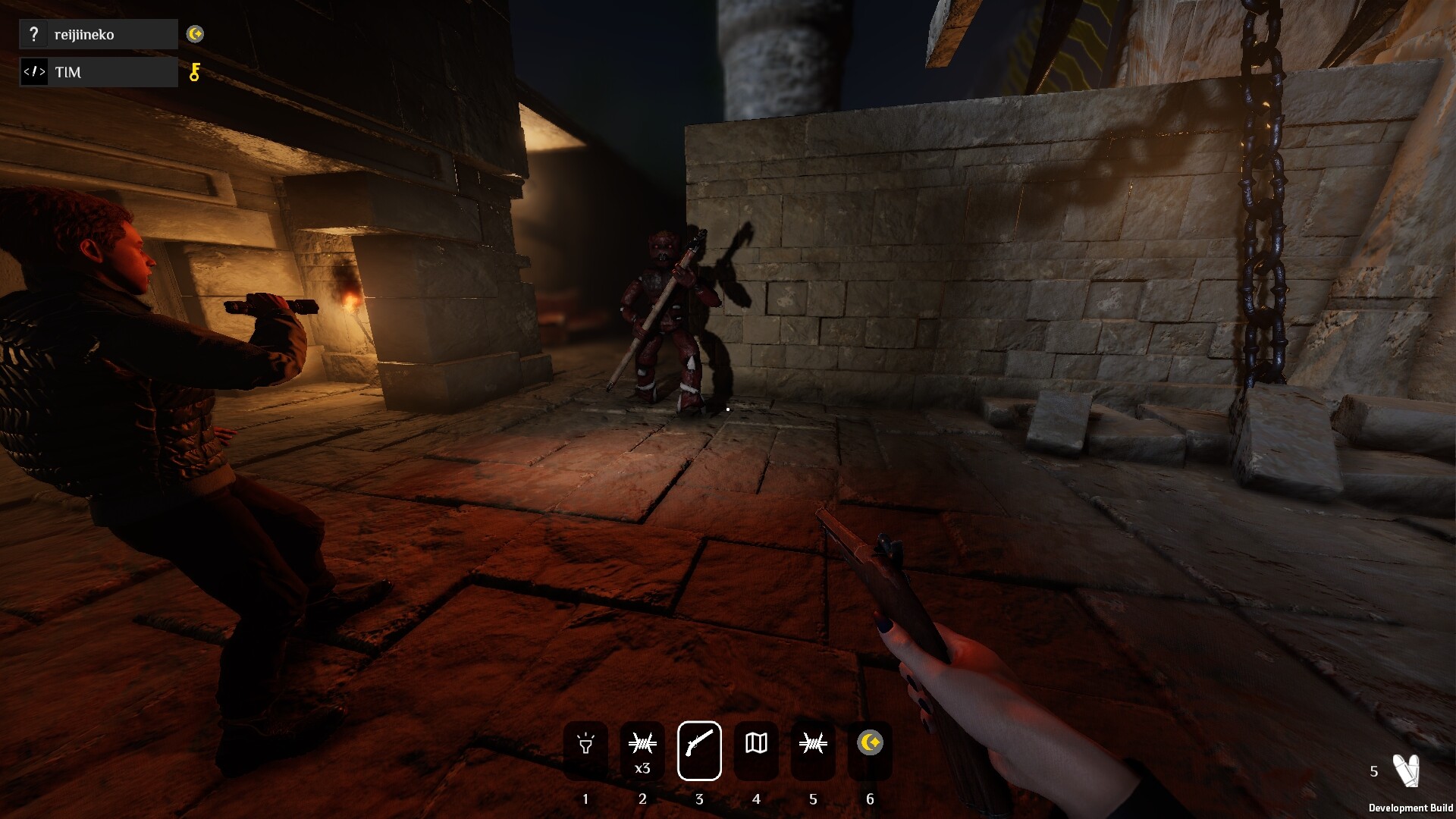This screenshot has width=1456, height=819.
Task: Click the question mark avatar for reijiineko
Action: (x=33, y=33)
